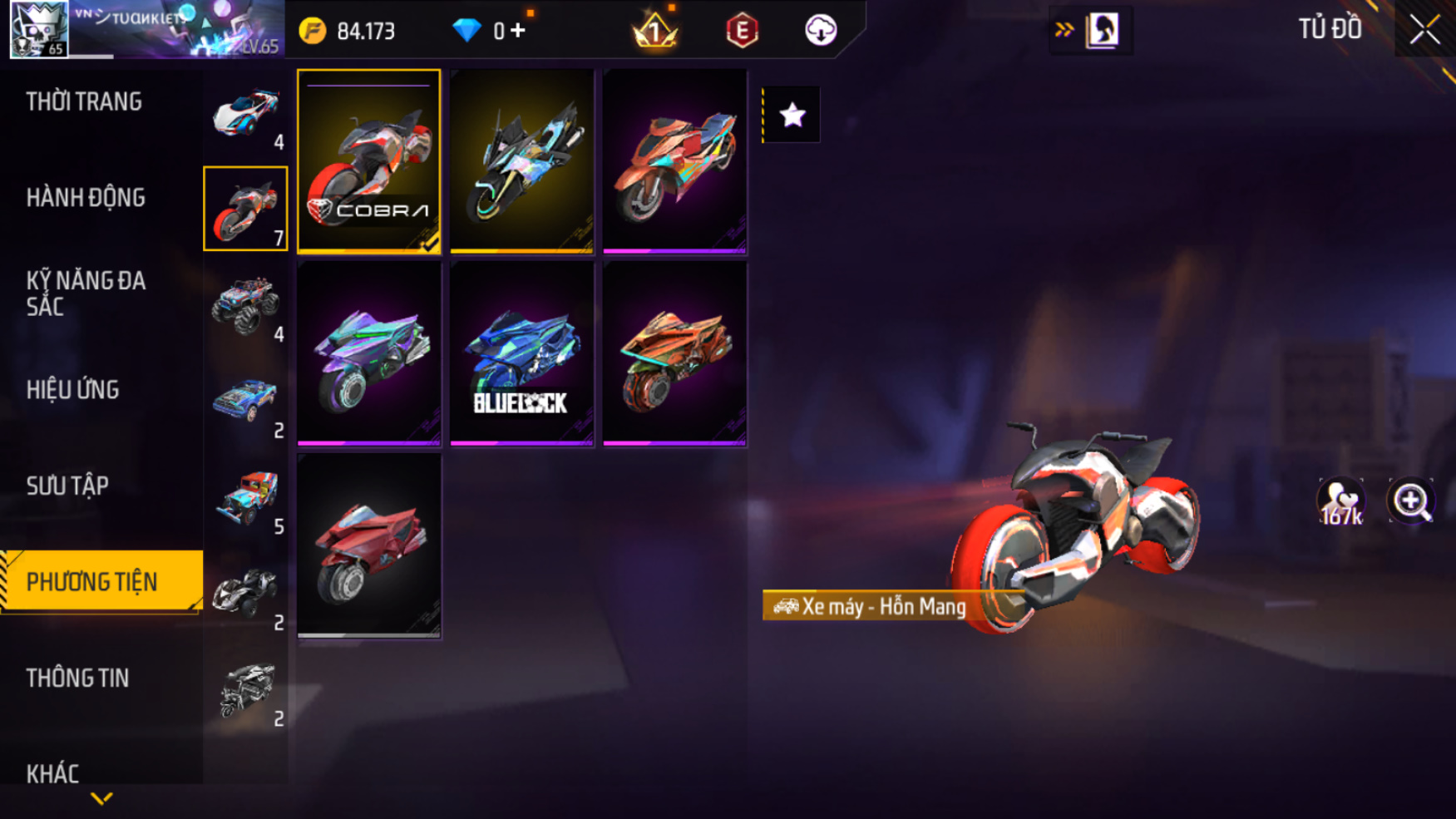The width and height of the screenshot is (1456, 819).
Task: Open the Hiệu Ứng tab
Action: click(x=73, y=390)
